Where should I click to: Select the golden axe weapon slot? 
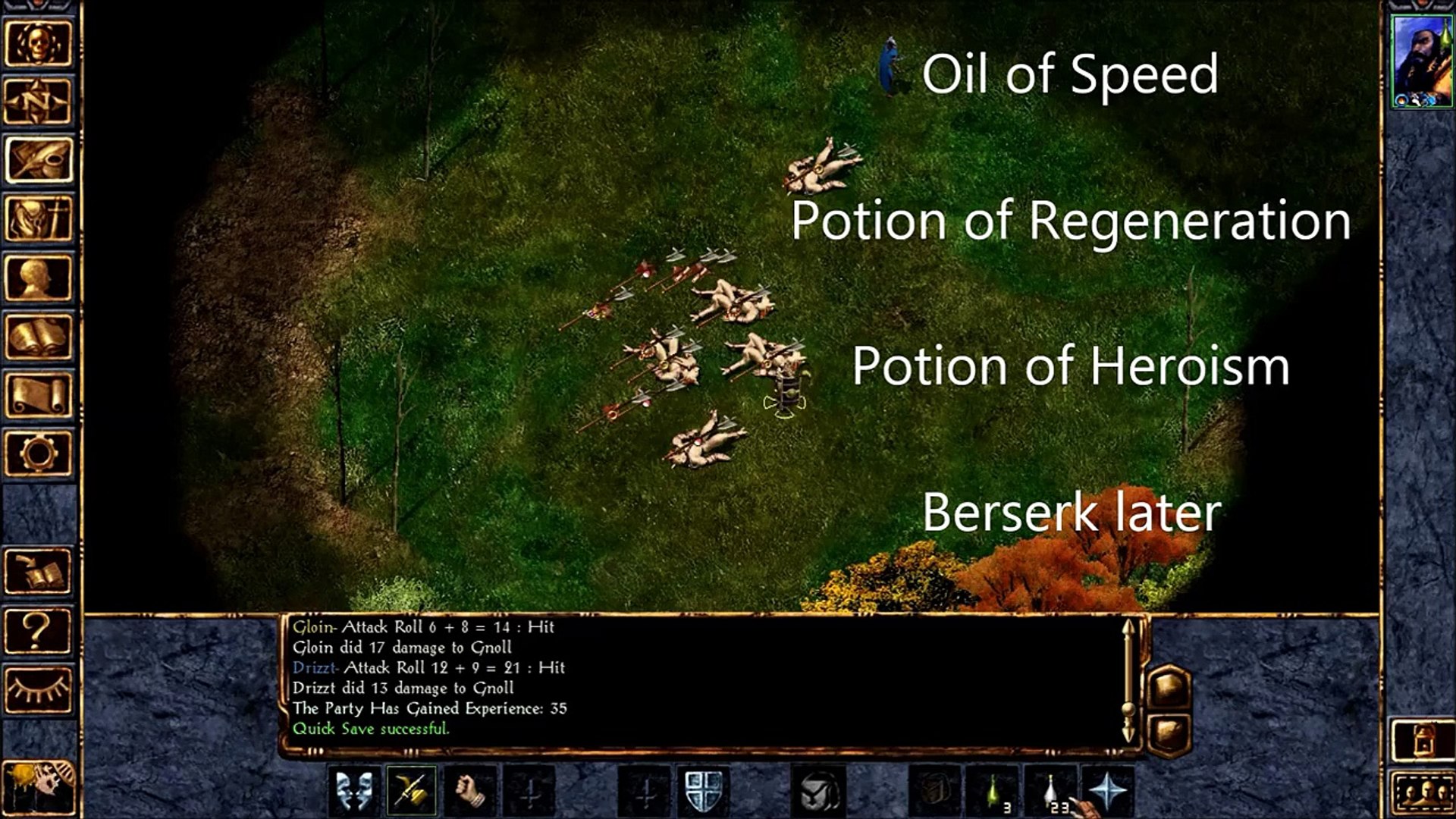[x=412, y=791]
